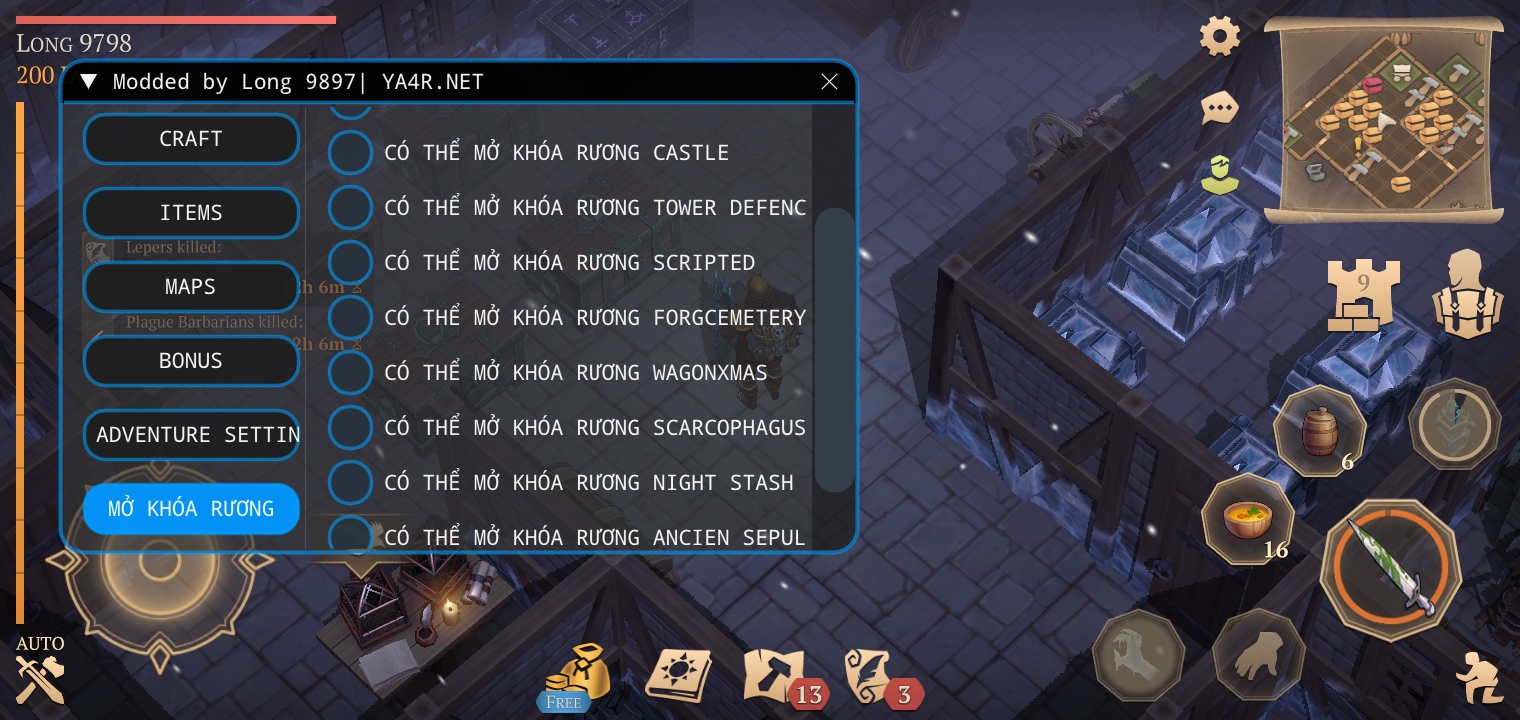1520x720 pixels.
Task: Toggle the CASTLE chest unlock option
Action: click(x=351, y=153)
